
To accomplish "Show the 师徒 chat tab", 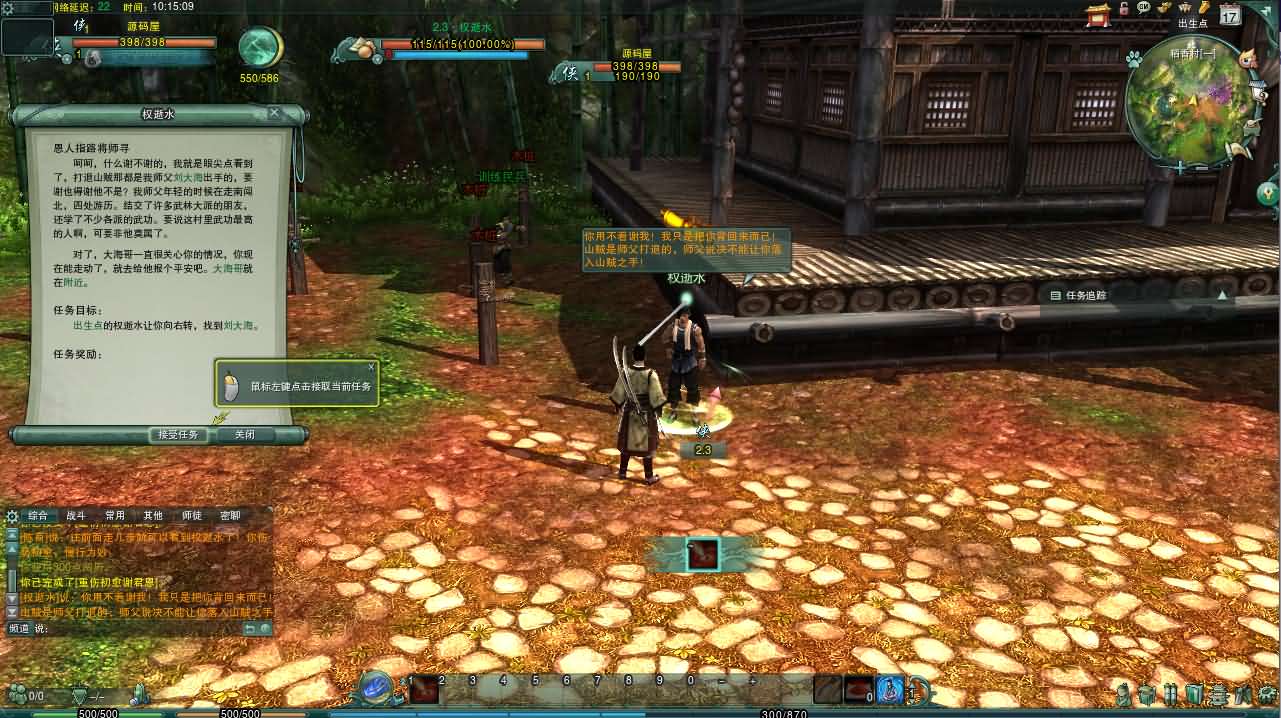I will click(191, 516).
